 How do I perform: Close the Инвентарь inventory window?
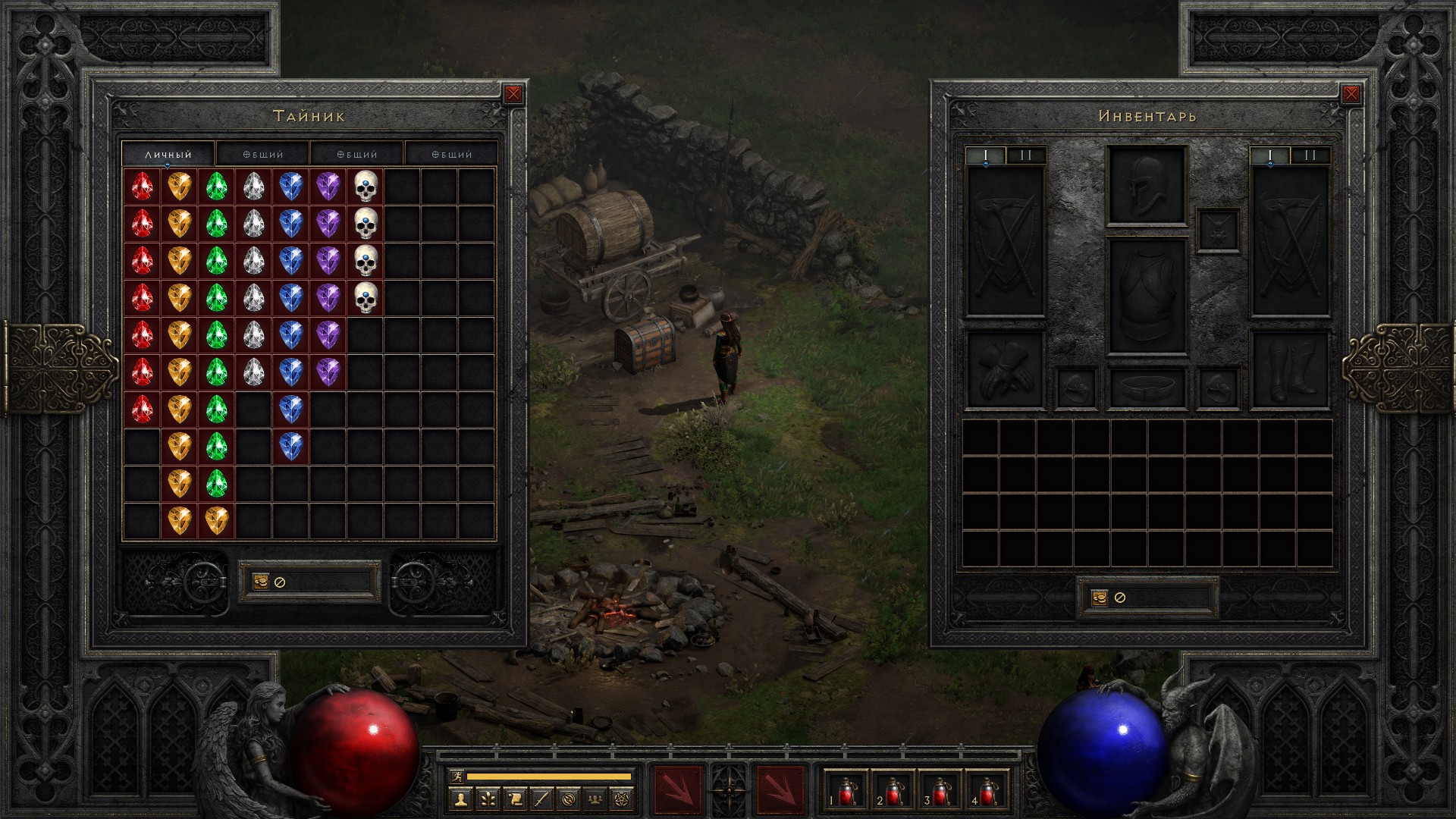click(1351, 94)
